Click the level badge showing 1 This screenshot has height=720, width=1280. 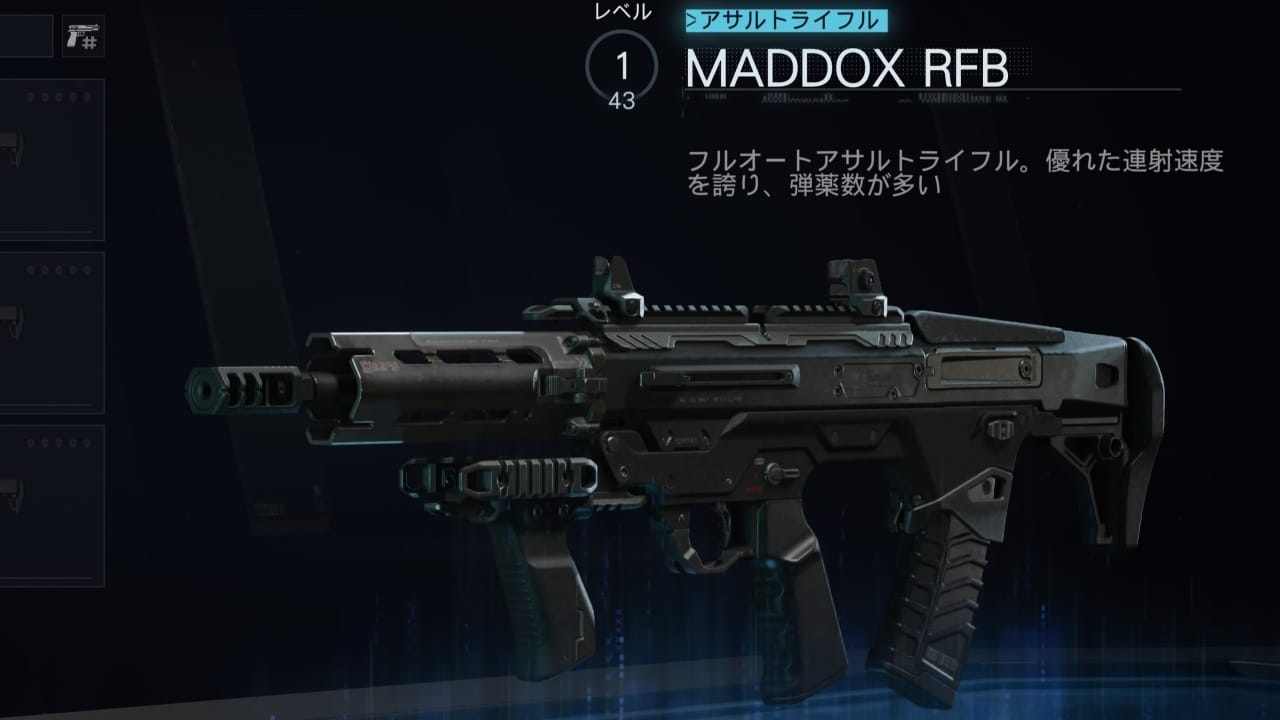pyautogui.click(x=620, y=63)
